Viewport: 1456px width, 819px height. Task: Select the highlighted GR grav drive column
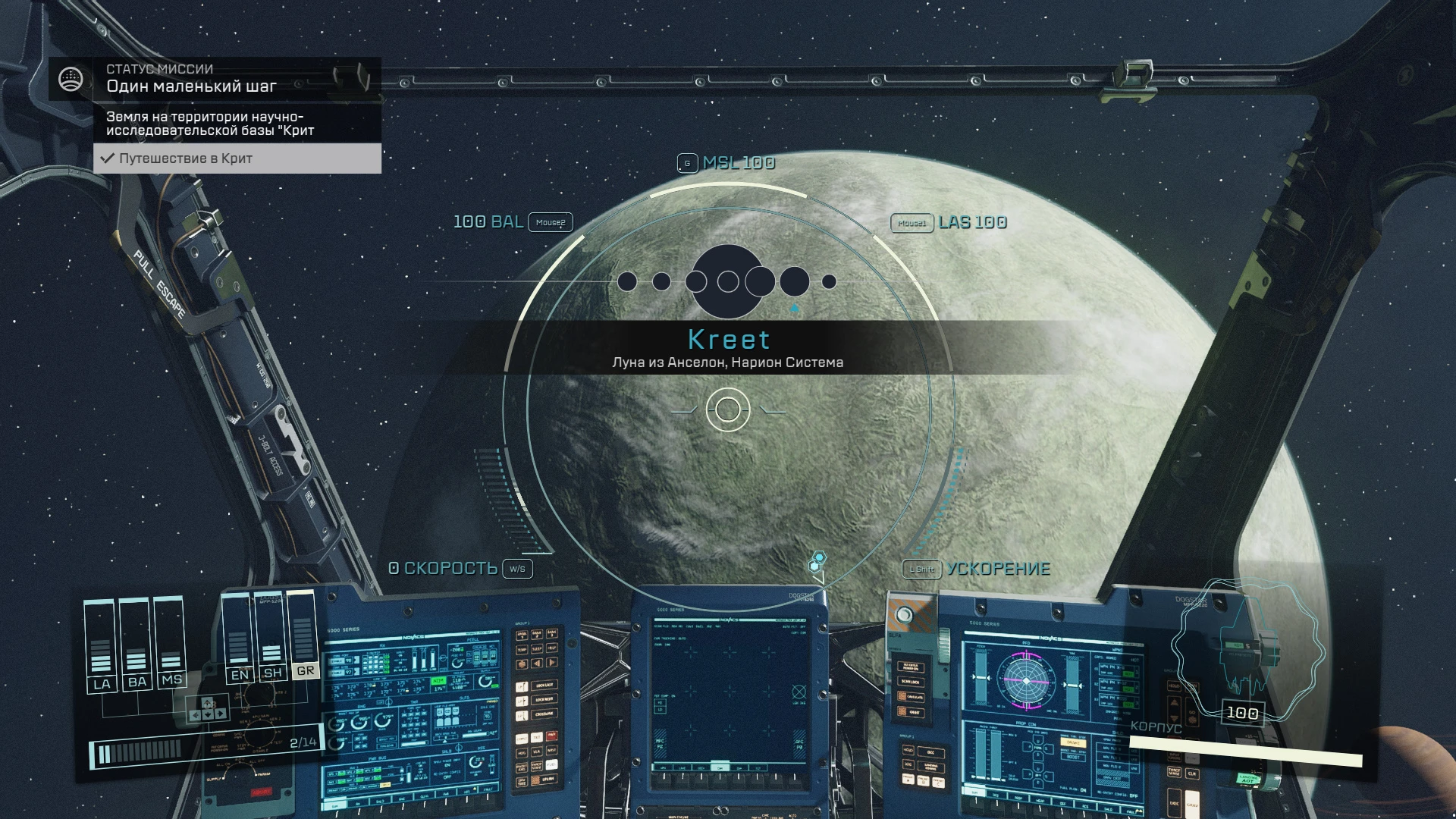pos(305,635)
